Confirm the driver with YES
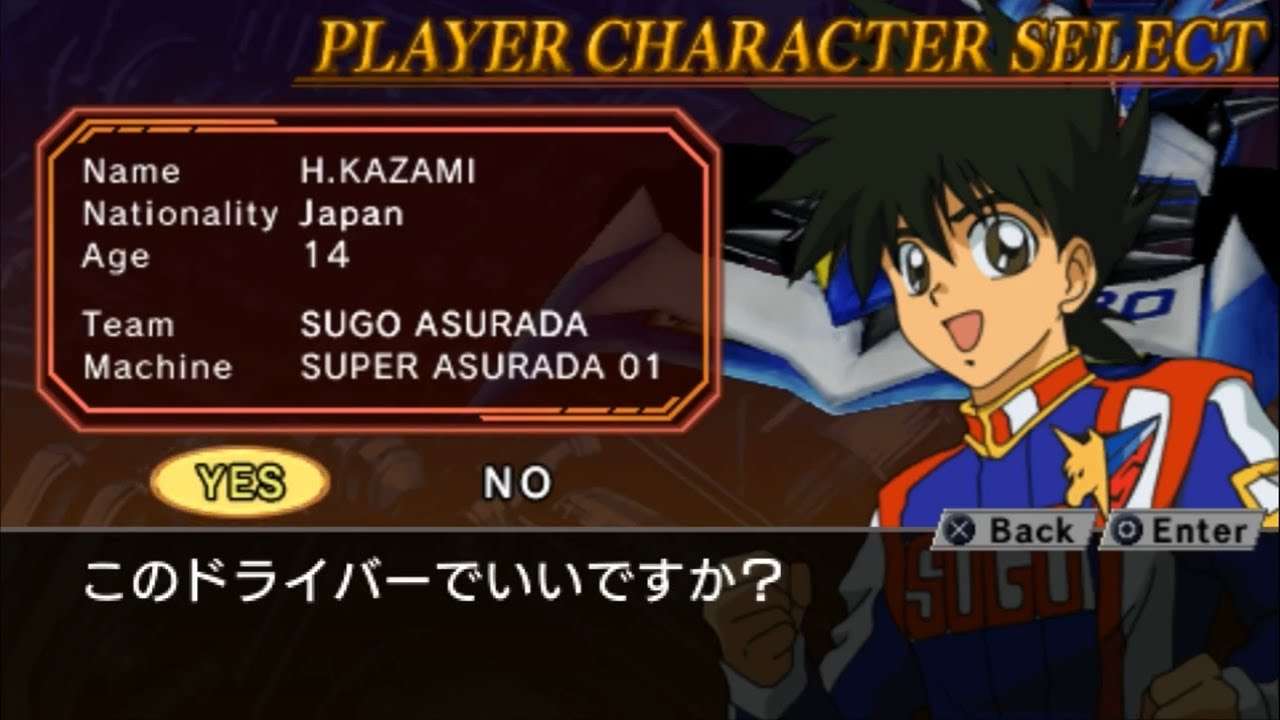1280x720 pixels. 240,483
